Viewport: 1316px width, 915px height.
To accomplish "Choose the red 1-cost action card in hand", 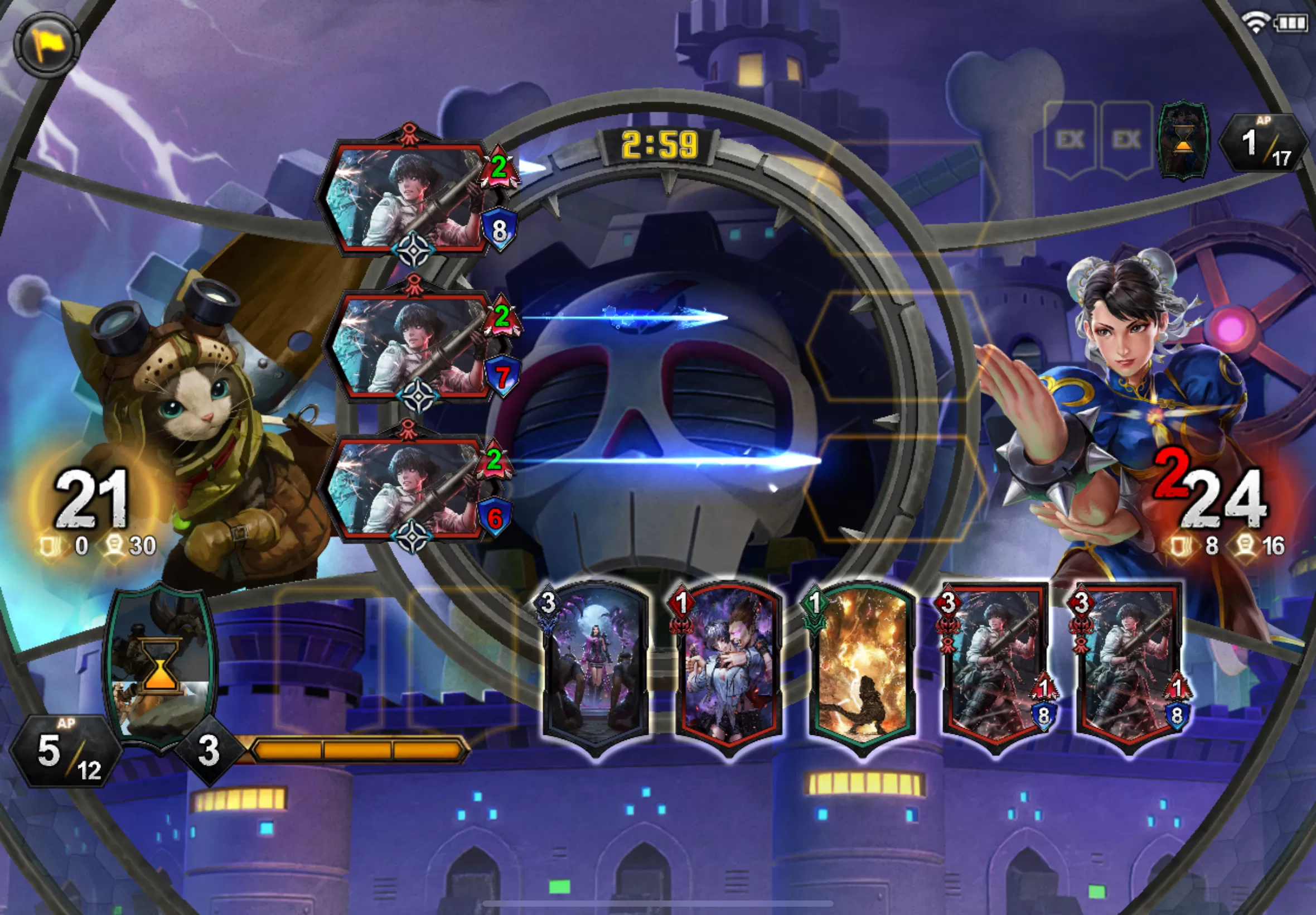I will [x=729, y=668].
